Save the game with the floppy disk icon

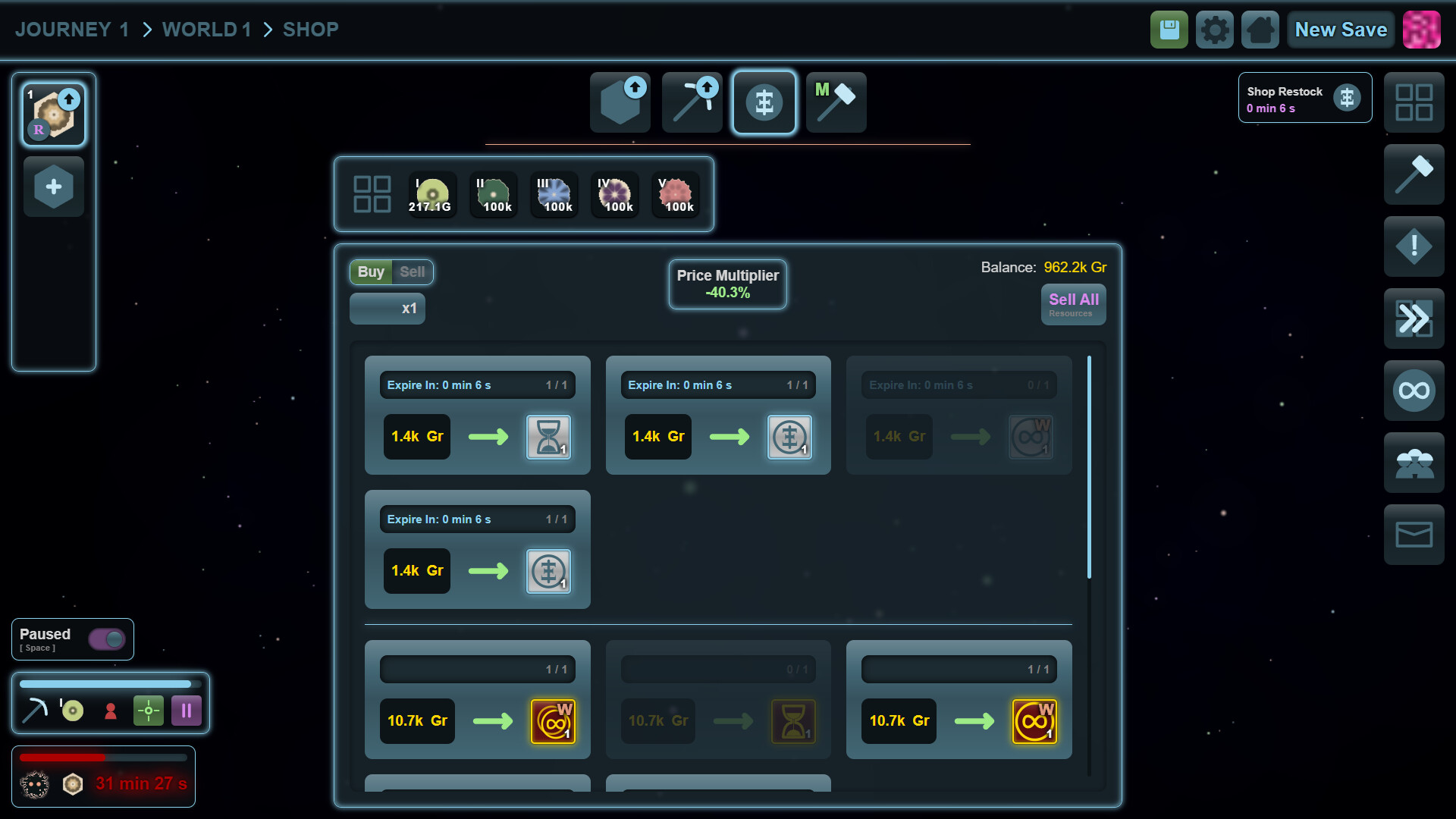pyautogui.click(x=1169, y=29)
